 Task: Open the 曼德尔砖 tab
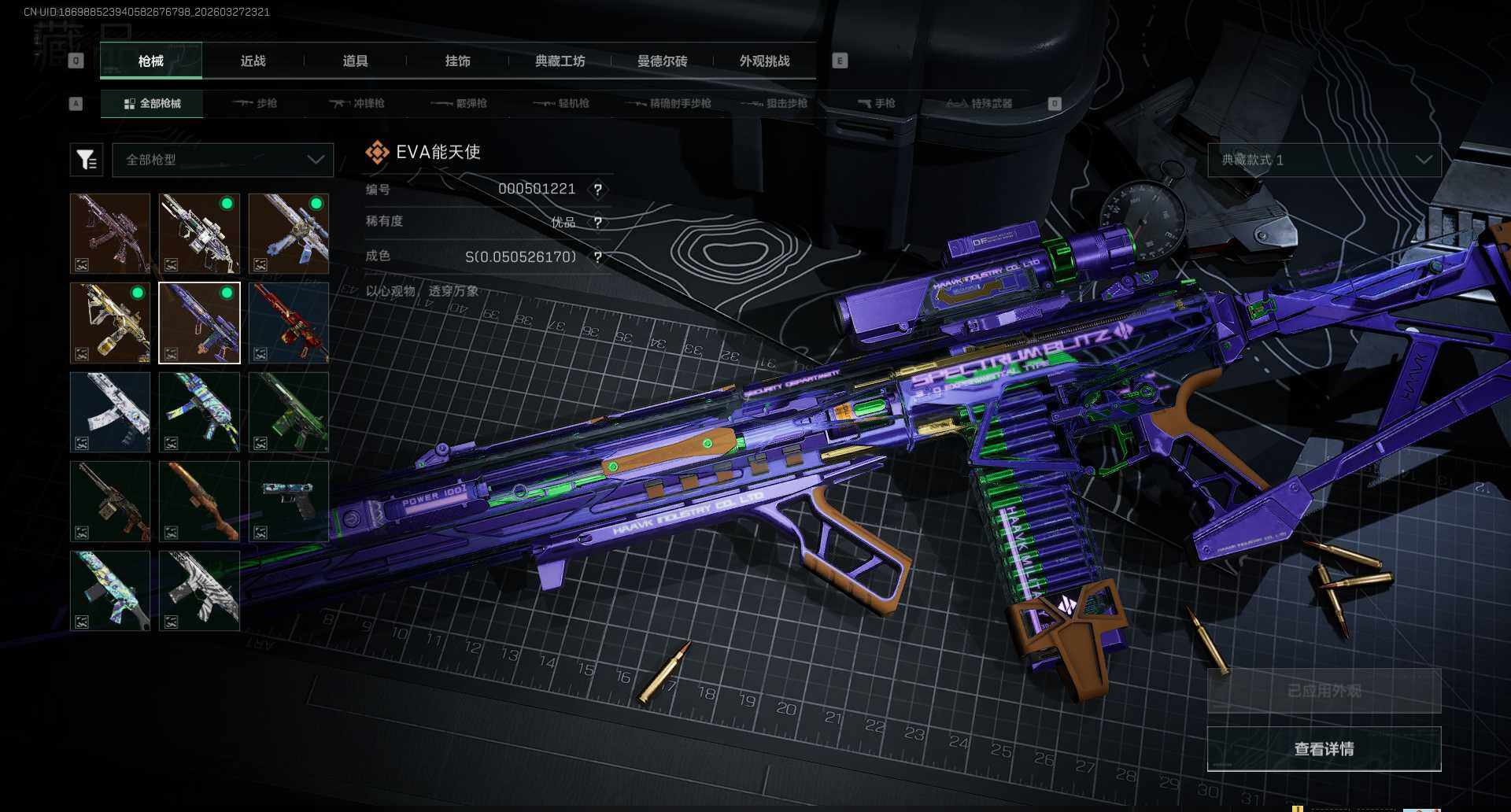pos(662,61)
